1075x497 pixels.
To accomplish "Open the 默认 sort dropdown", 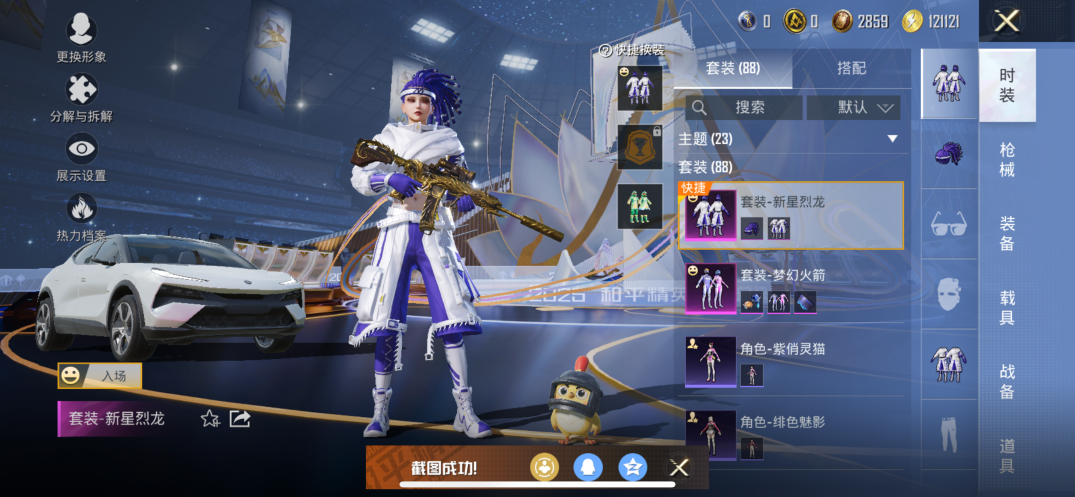I will pyautogui.click(x=853, y=107).
